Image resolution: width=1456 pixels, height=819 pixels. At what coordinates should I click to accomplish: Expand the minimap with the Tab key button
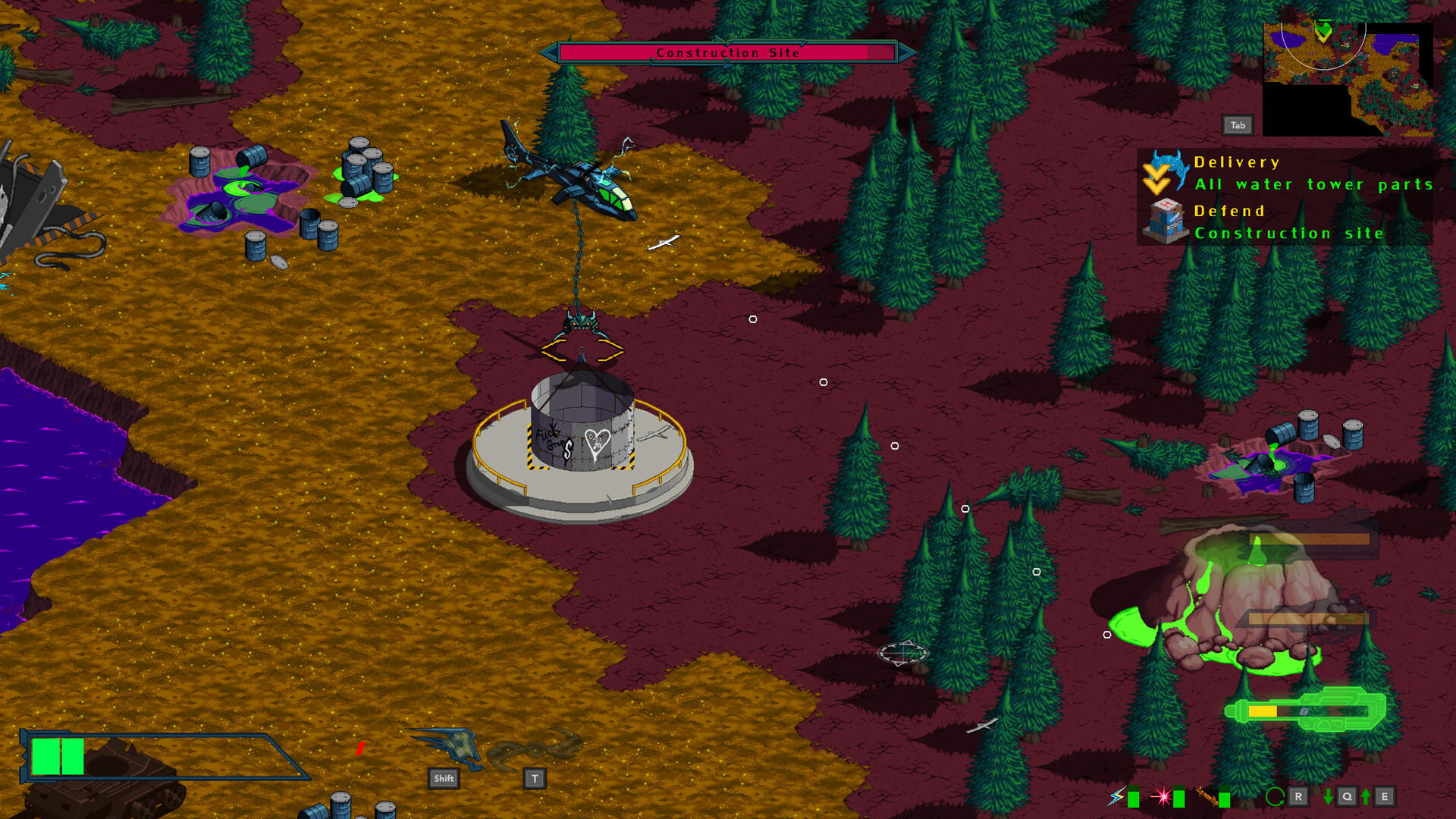(1239, 124)
